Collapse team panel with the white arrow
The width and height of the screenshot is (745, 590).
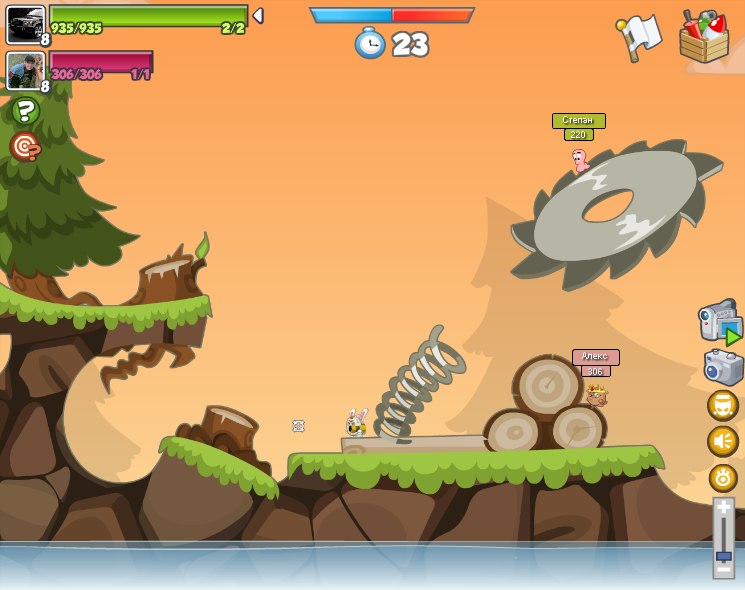pos(258,16)
